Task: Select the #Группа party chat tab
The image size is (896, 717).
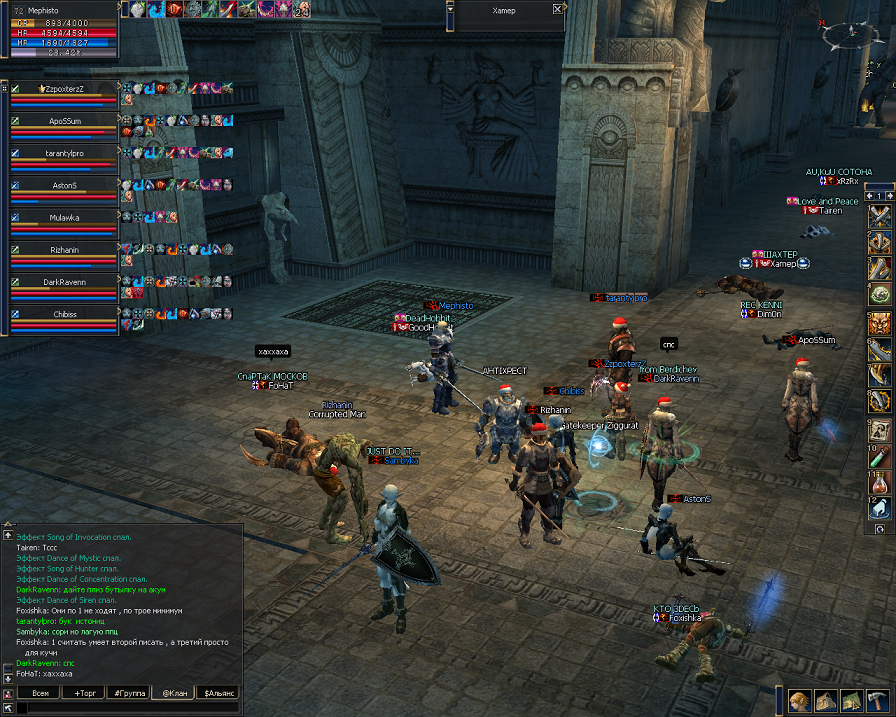Action: point(128,692)
